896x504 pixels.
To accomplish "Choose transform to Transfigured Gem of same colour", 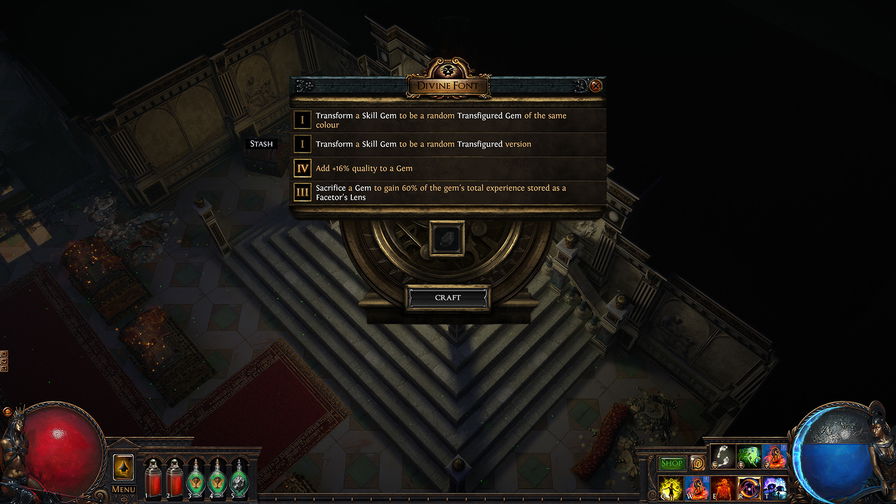I will click(x=448, y=120).
